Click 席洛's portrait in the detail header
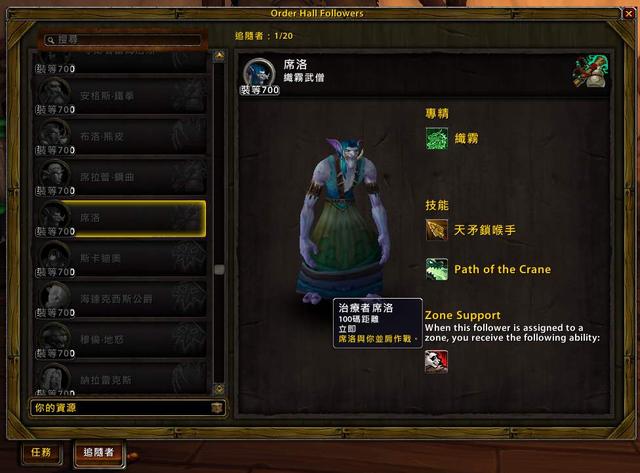This screenshot has height=473, width=640. tap(258, 74)
